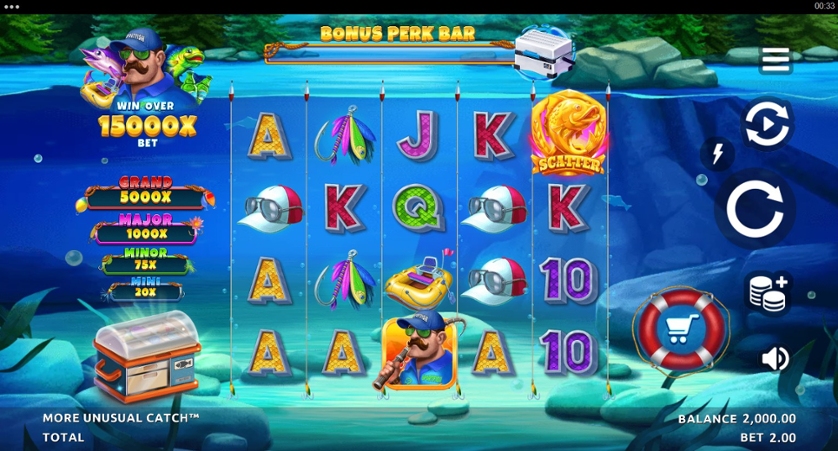
Task: Start autoplay spins
Action: pos(767,125)
